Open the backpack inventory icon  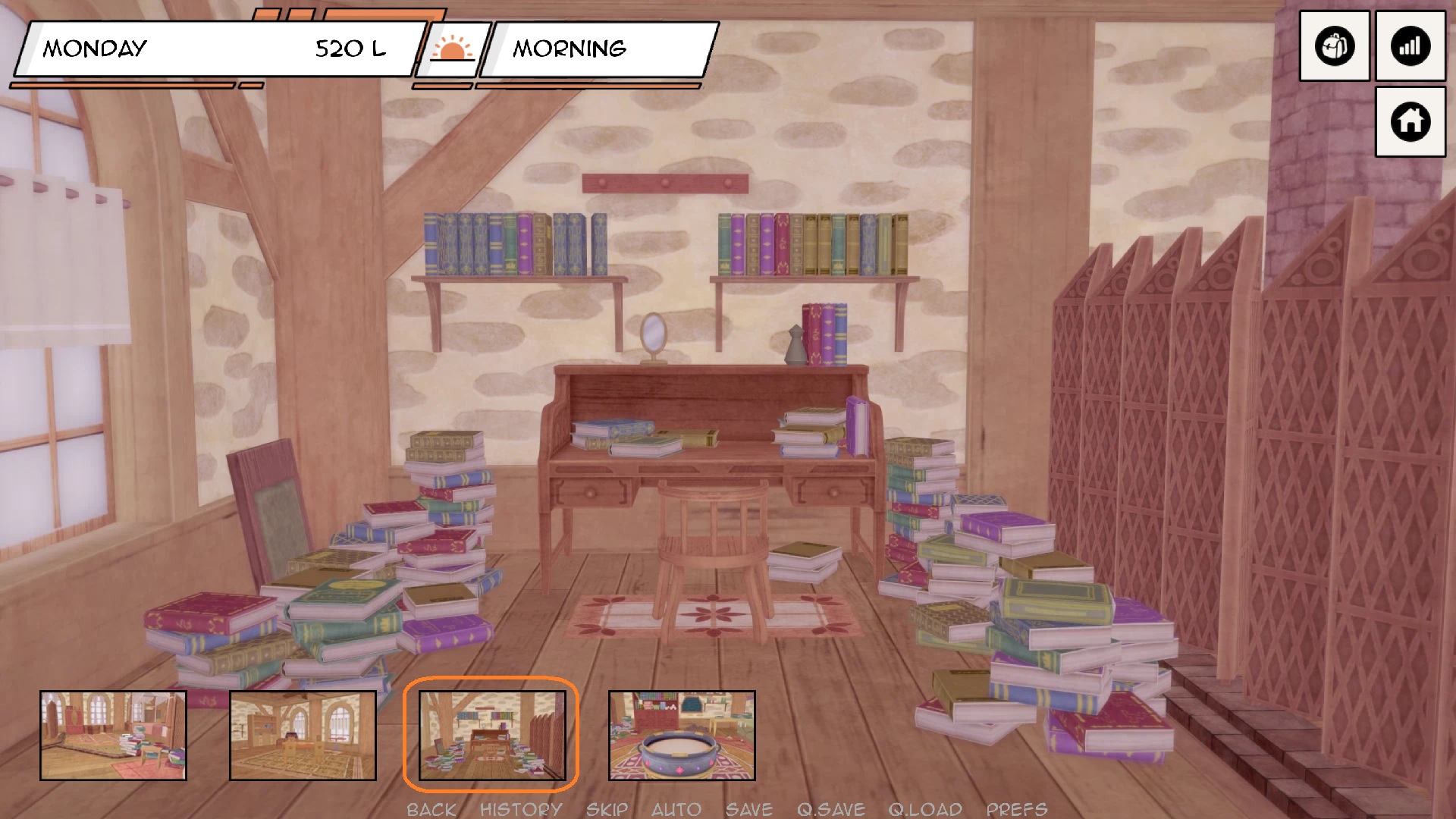(x=1334, y=46)
